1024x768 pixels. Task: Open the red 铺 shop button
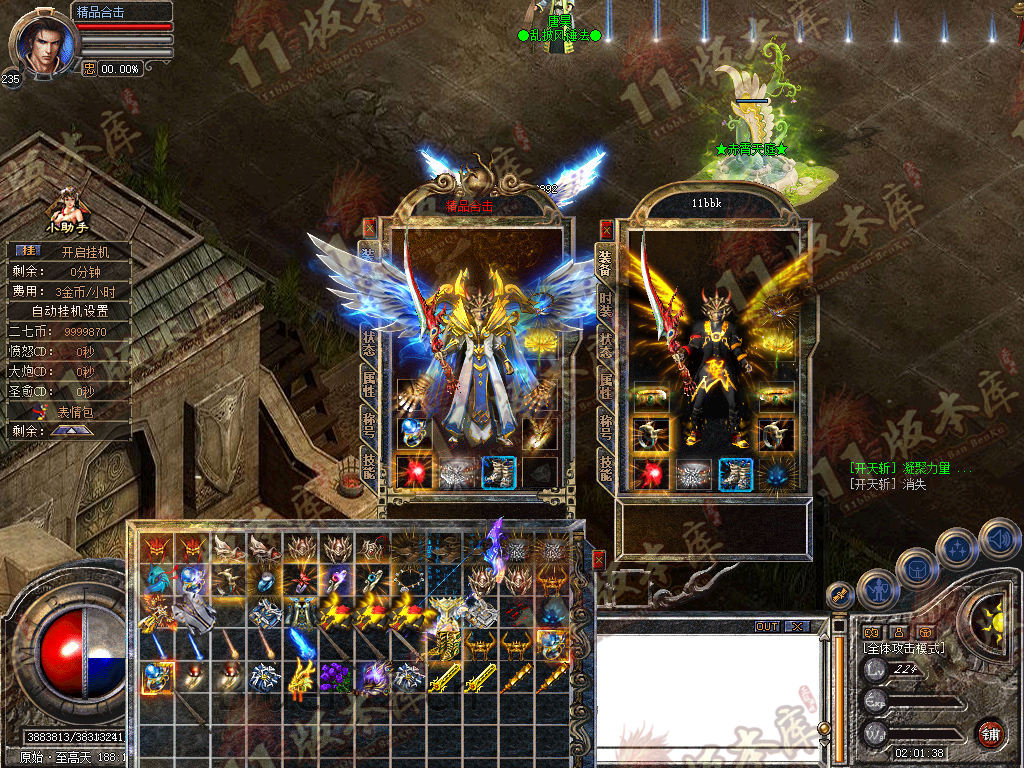991,732
